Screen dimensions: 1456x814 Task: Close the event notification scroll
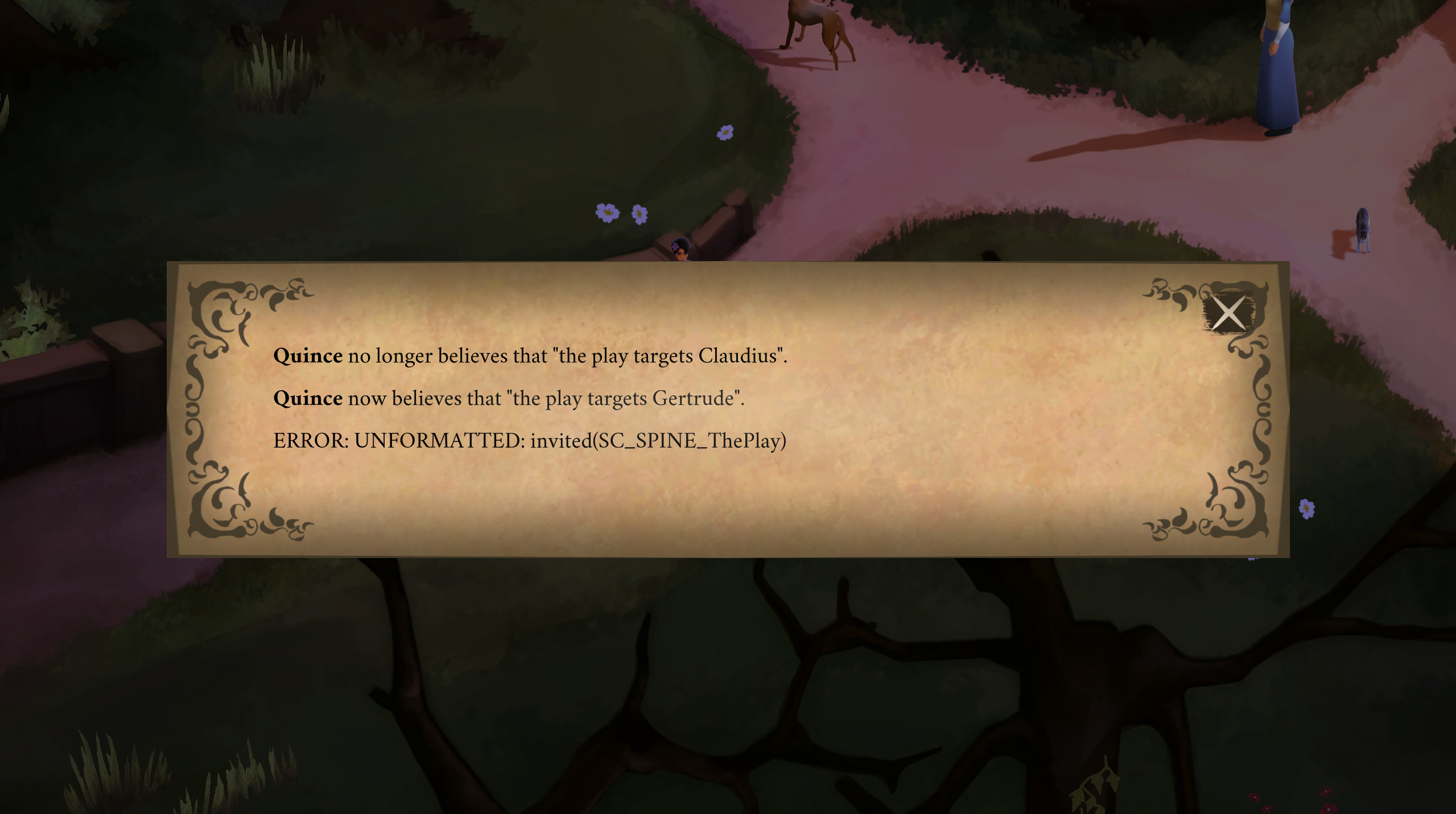(1227, 312)
